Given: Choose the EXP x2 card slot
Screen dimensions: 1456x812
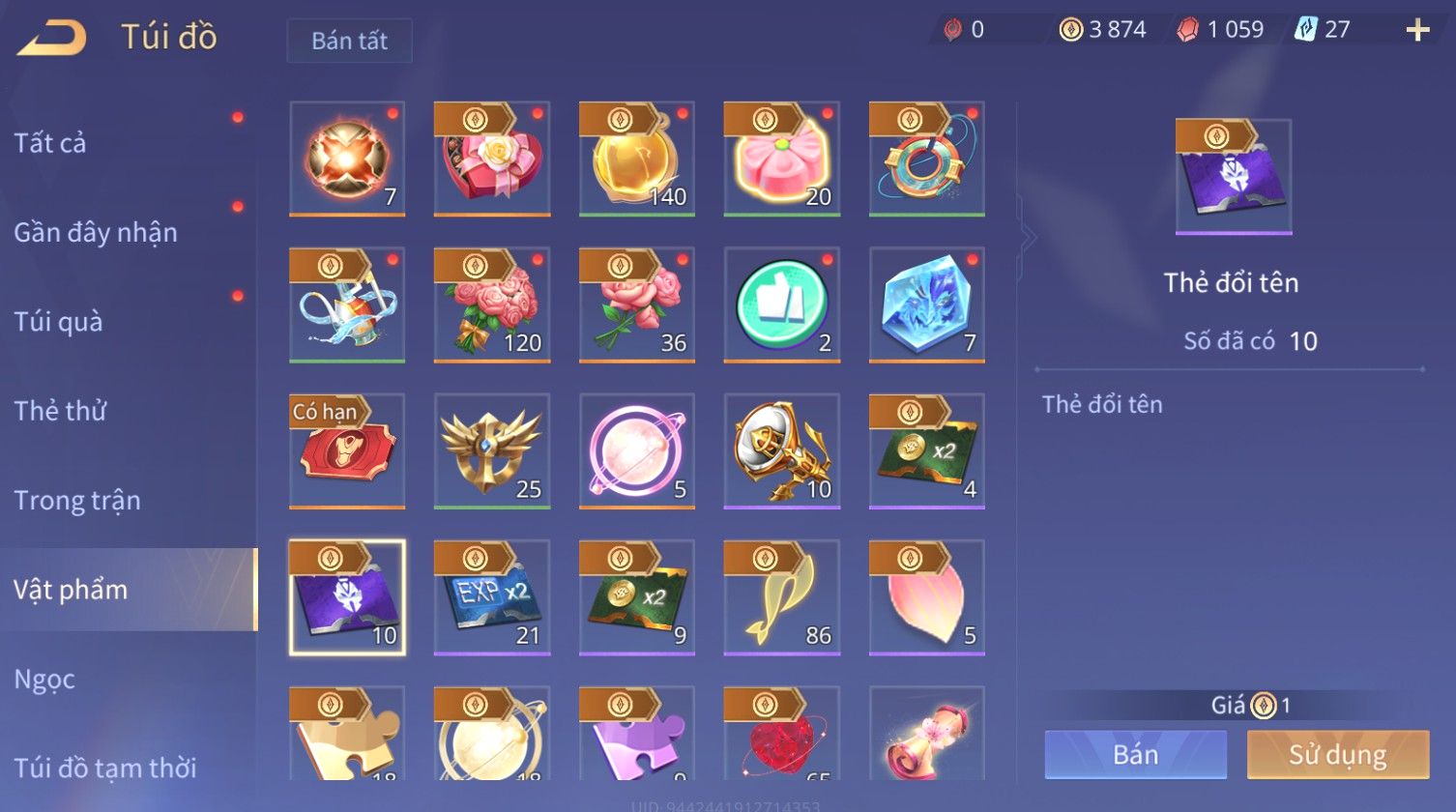Looking at the screenshot, I should pyautogui.click(x=492, y=597).
